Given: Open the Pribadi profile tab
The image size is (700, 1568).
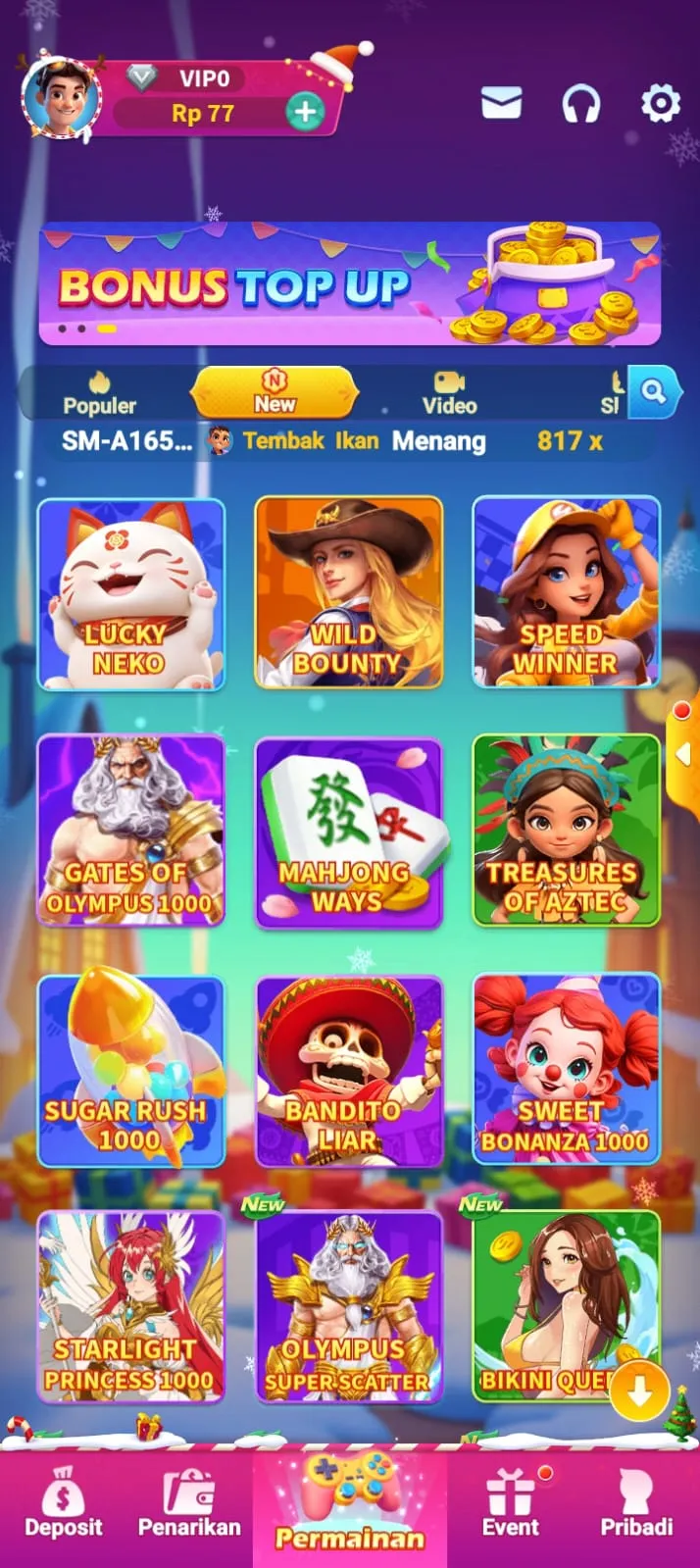Looking at the screenshot, I should point(636,1504).
